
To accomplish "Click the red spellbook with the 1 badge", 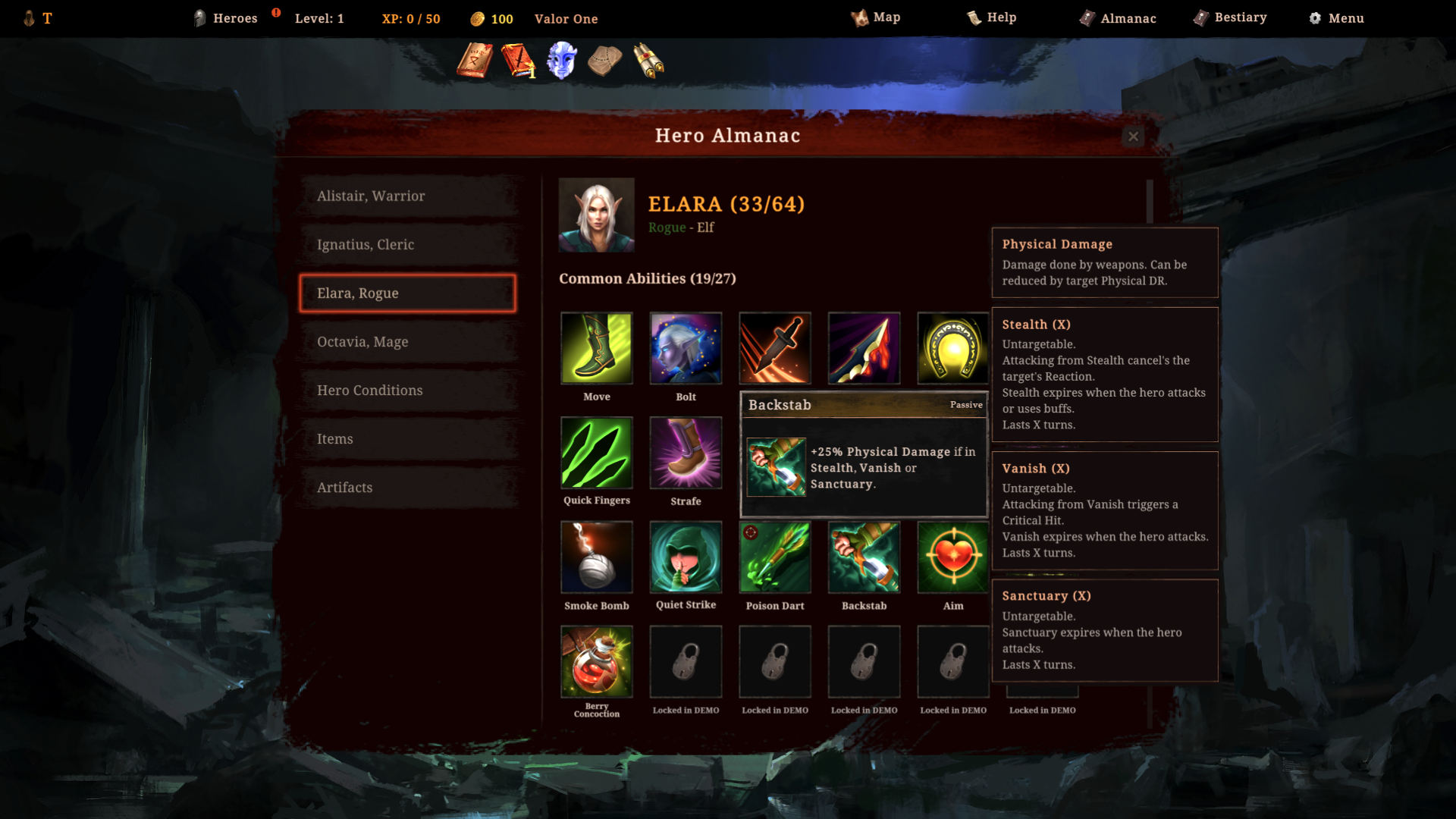I will pyautogui.click(x=517, y=60).
